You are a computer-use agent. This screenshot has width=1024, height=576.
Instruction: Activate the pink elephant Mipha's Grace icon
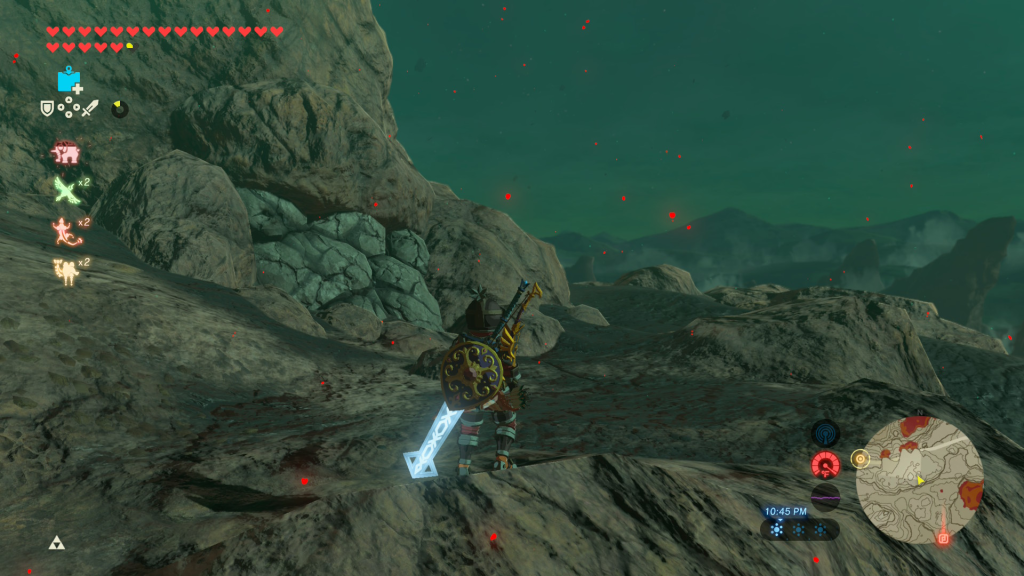pos(66,154)
